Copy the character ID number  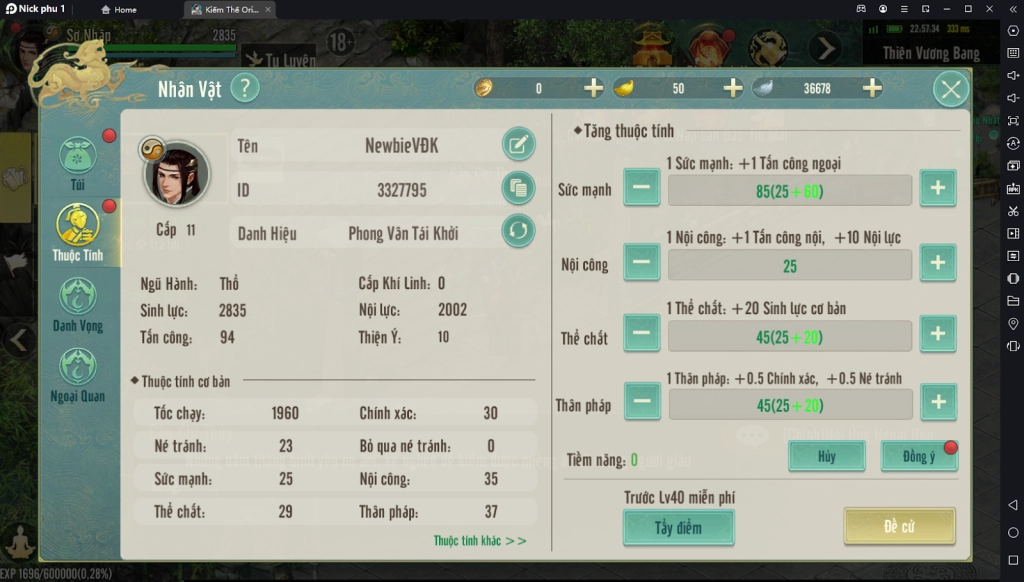518,188
